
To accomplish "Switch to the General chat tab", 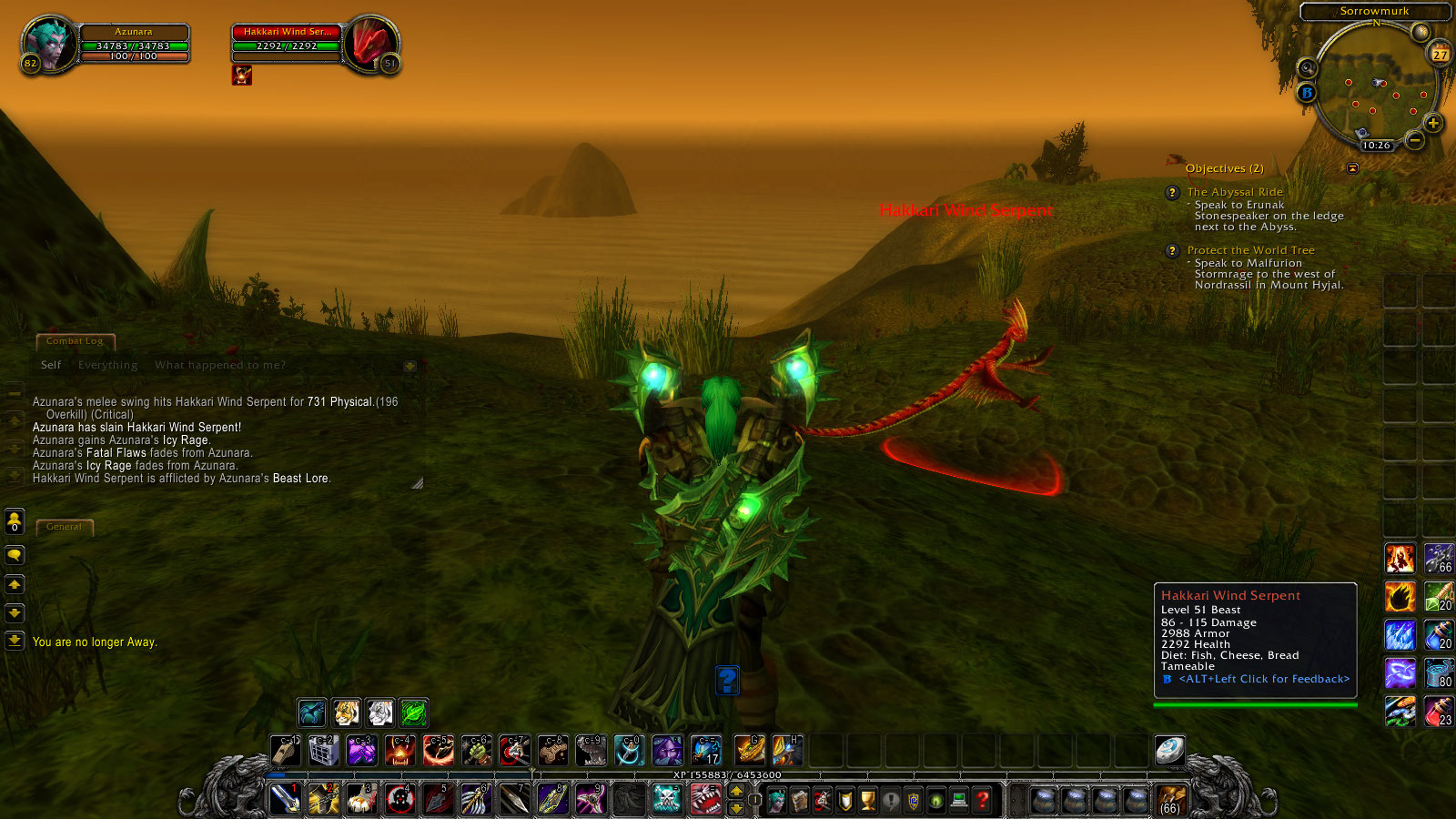I will click(x=65, y=526).
